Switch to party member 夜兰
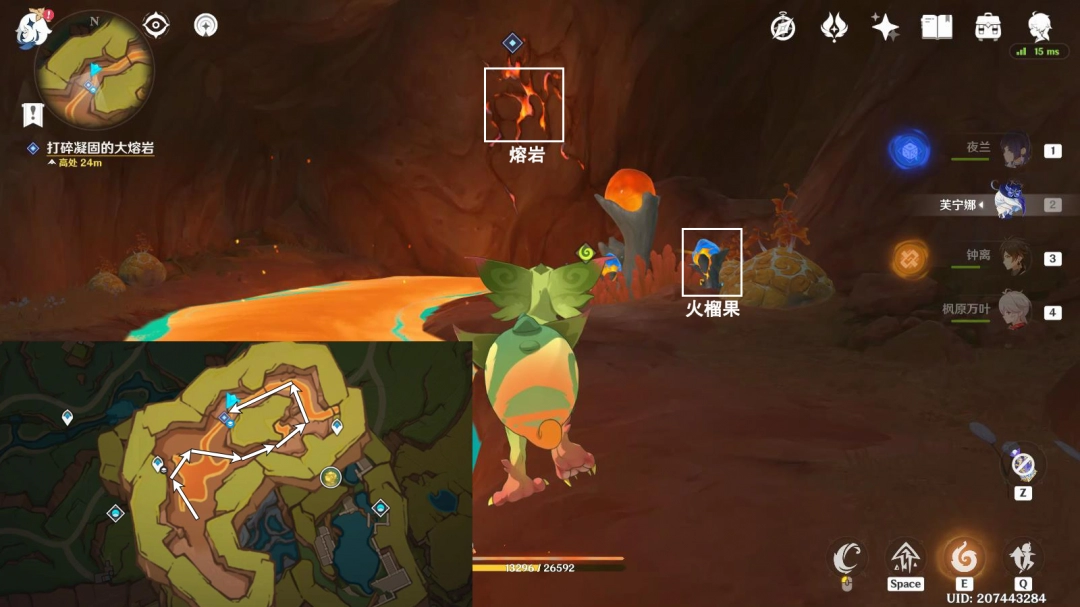This screenshot has height=607, width=1080. (1014, 150)
